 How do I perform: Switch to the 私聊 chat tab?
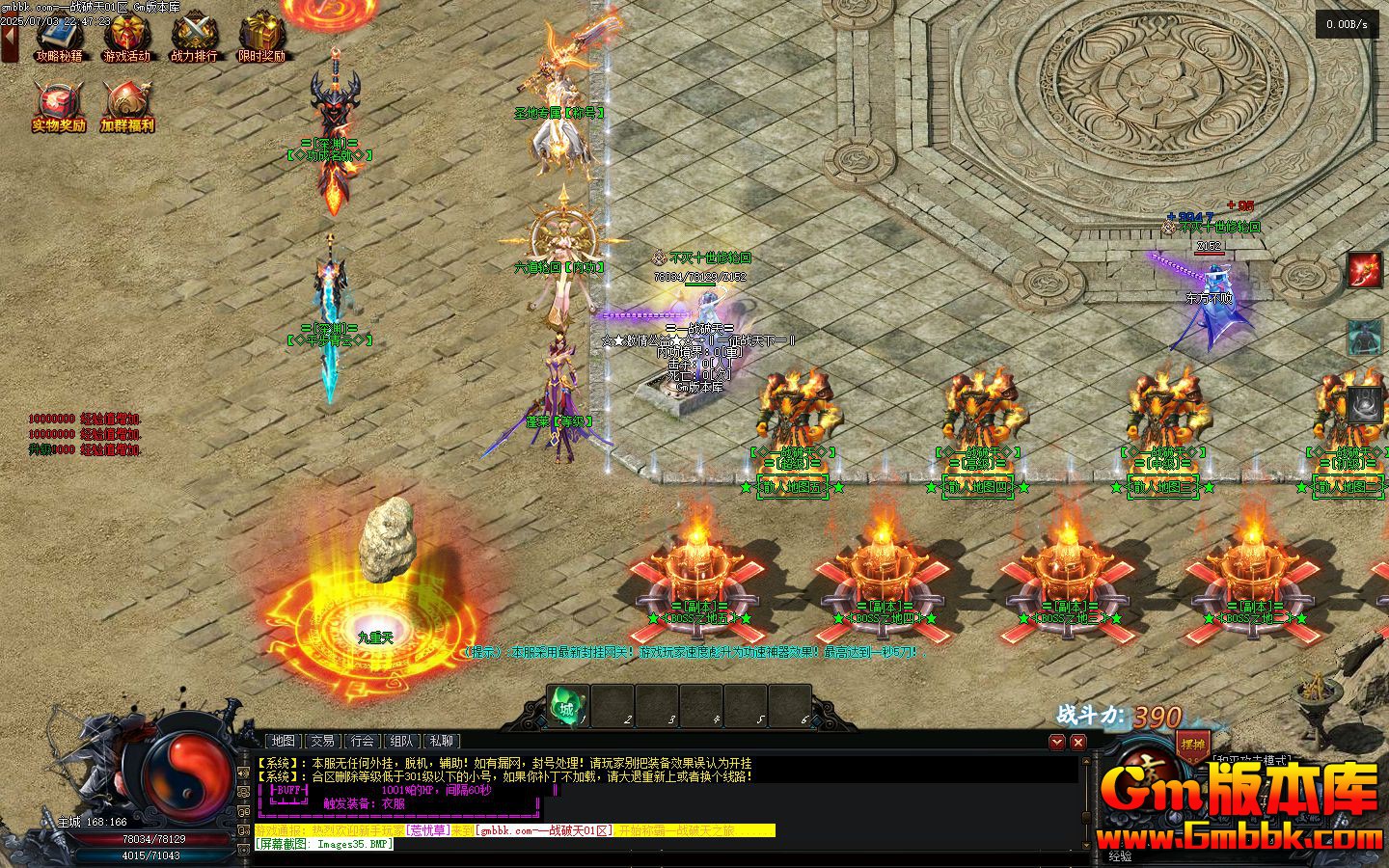point(443,741)
